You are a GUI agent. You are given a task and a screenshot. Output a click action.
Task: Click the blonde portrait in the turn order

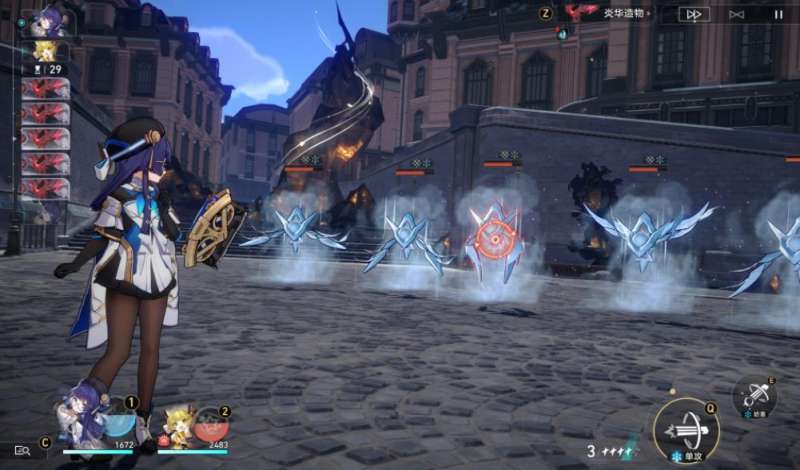(x=45, y=51)
